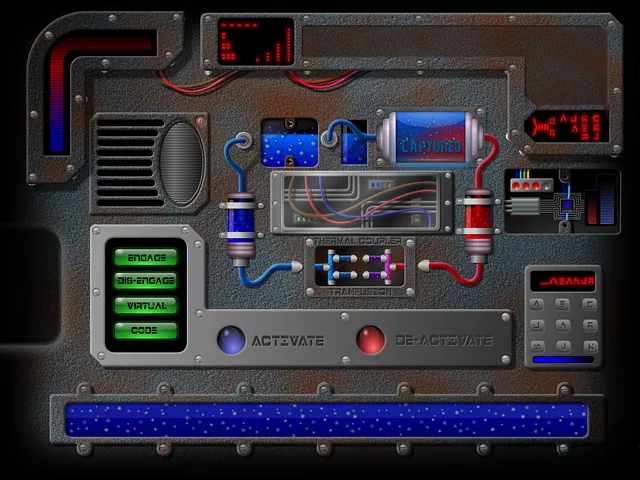The height and width of the screenshot is (480, 640).
Task: Hit the green CODE button
Action: click(147, 330)
